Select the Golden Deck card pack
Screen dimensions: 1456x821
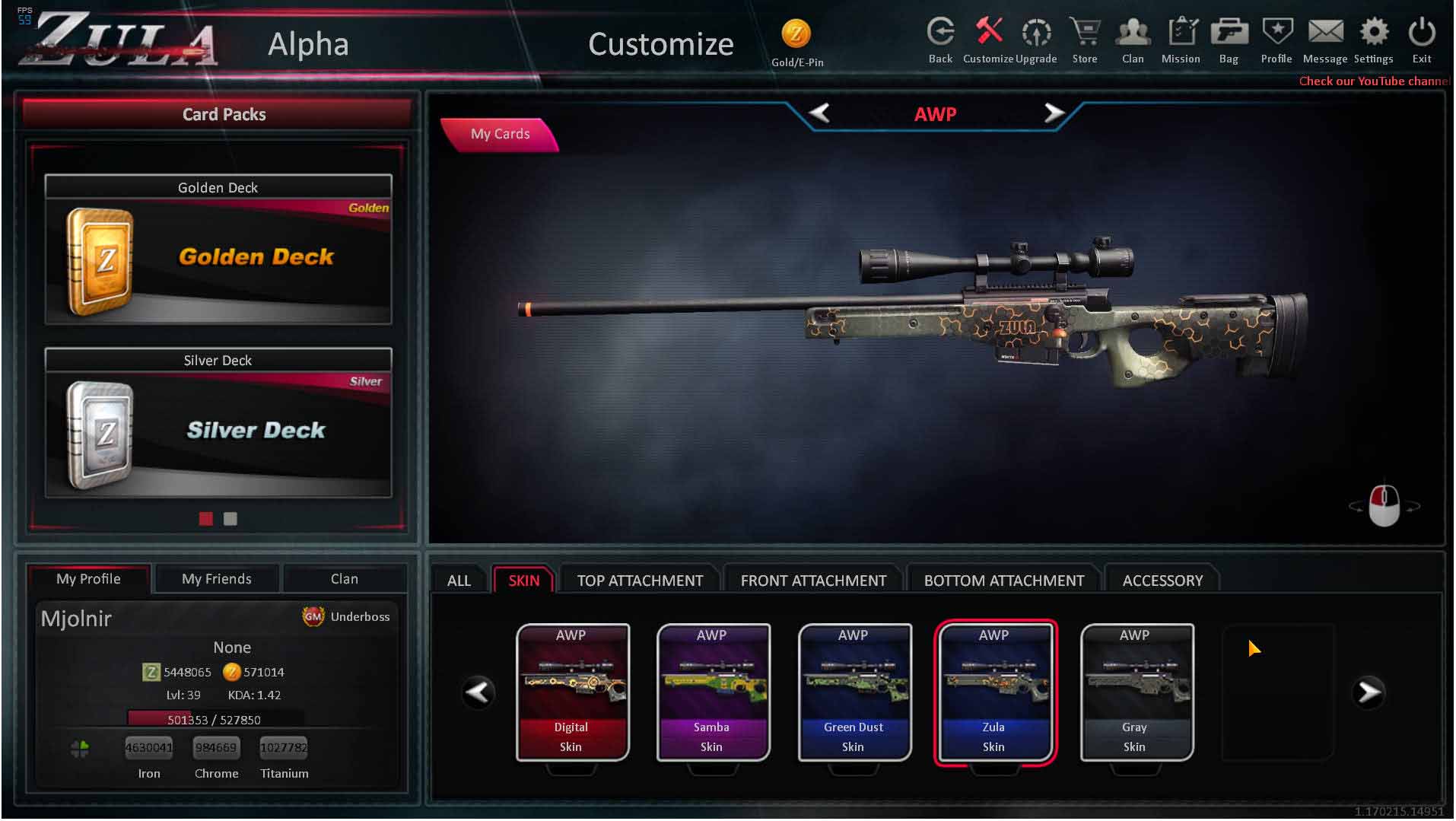point(218,250)
